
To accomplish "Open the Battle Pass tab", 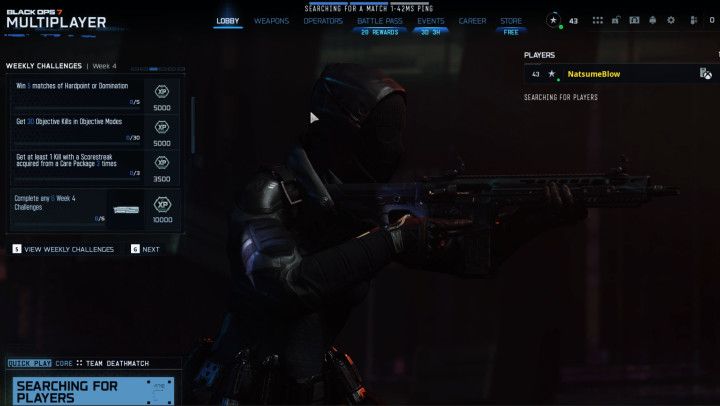I will click(378, 20).
